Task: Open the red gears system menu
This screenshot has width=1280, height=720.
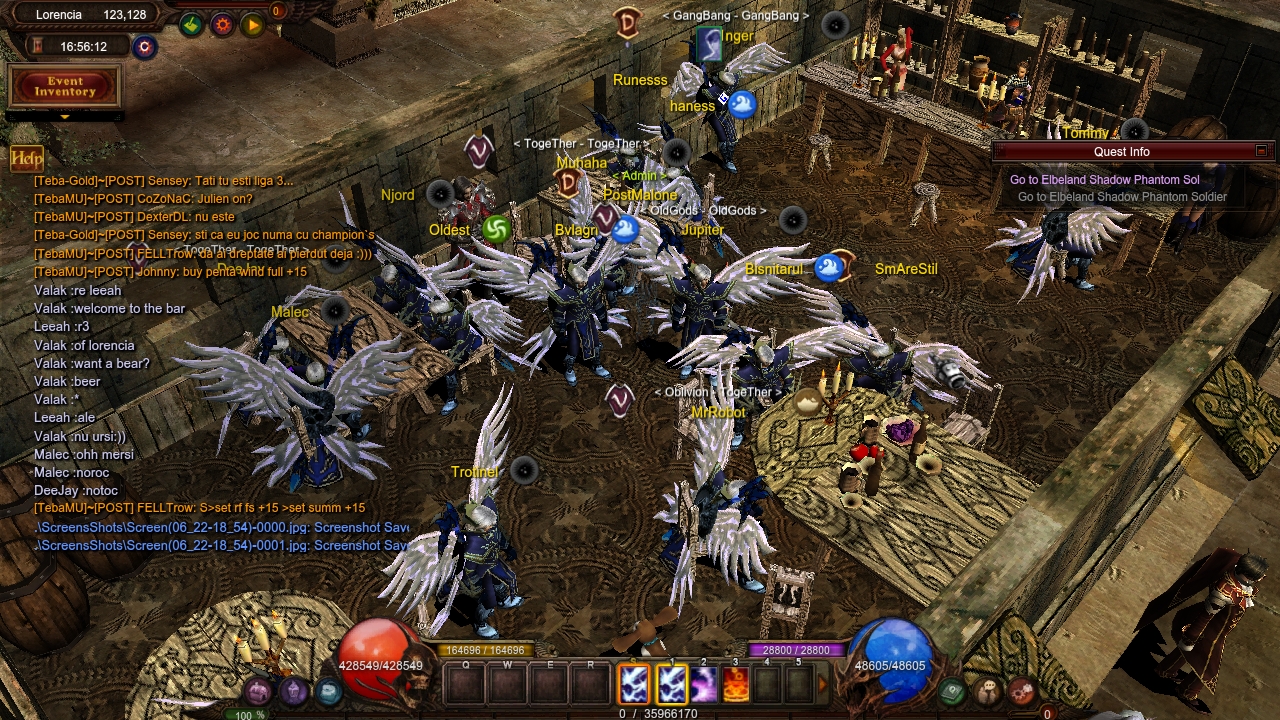Action: pos(1021,691)
